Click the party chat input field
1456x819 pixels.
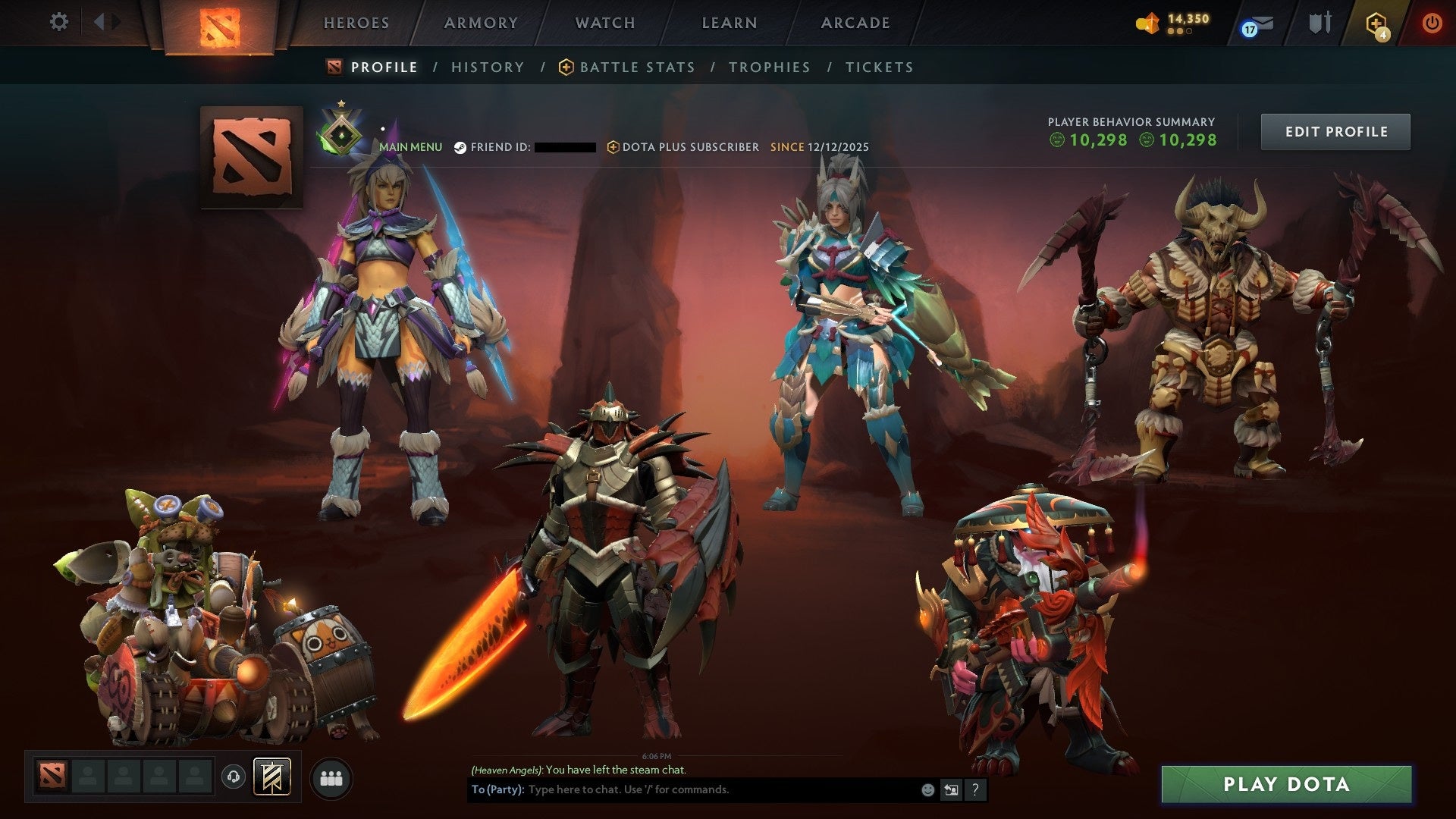(682, 789)
